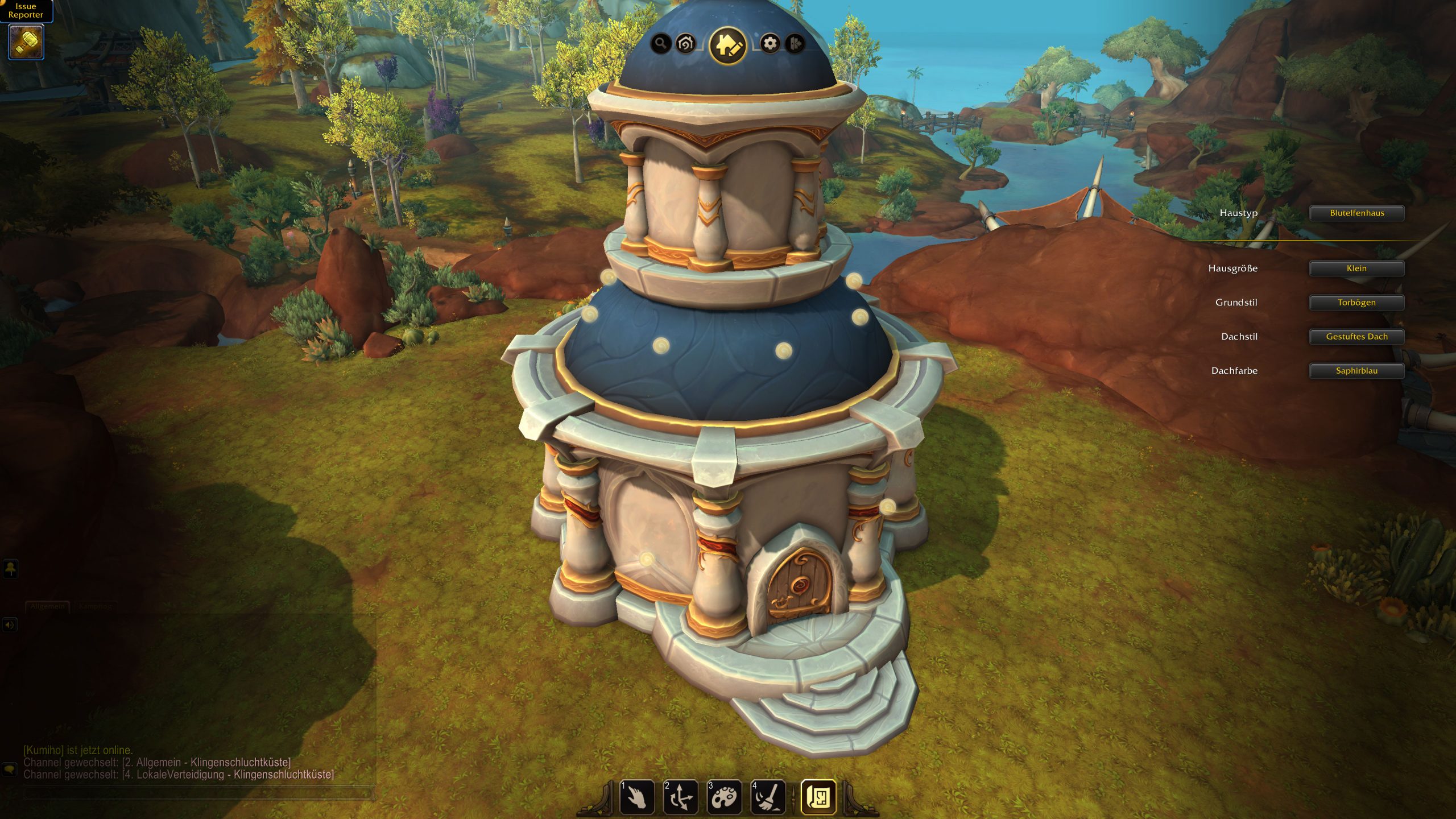The width and height of the screenshot is (1456, 819).
Task: Toggle the highlighted blueprint scroll tool
Action: 818,797
